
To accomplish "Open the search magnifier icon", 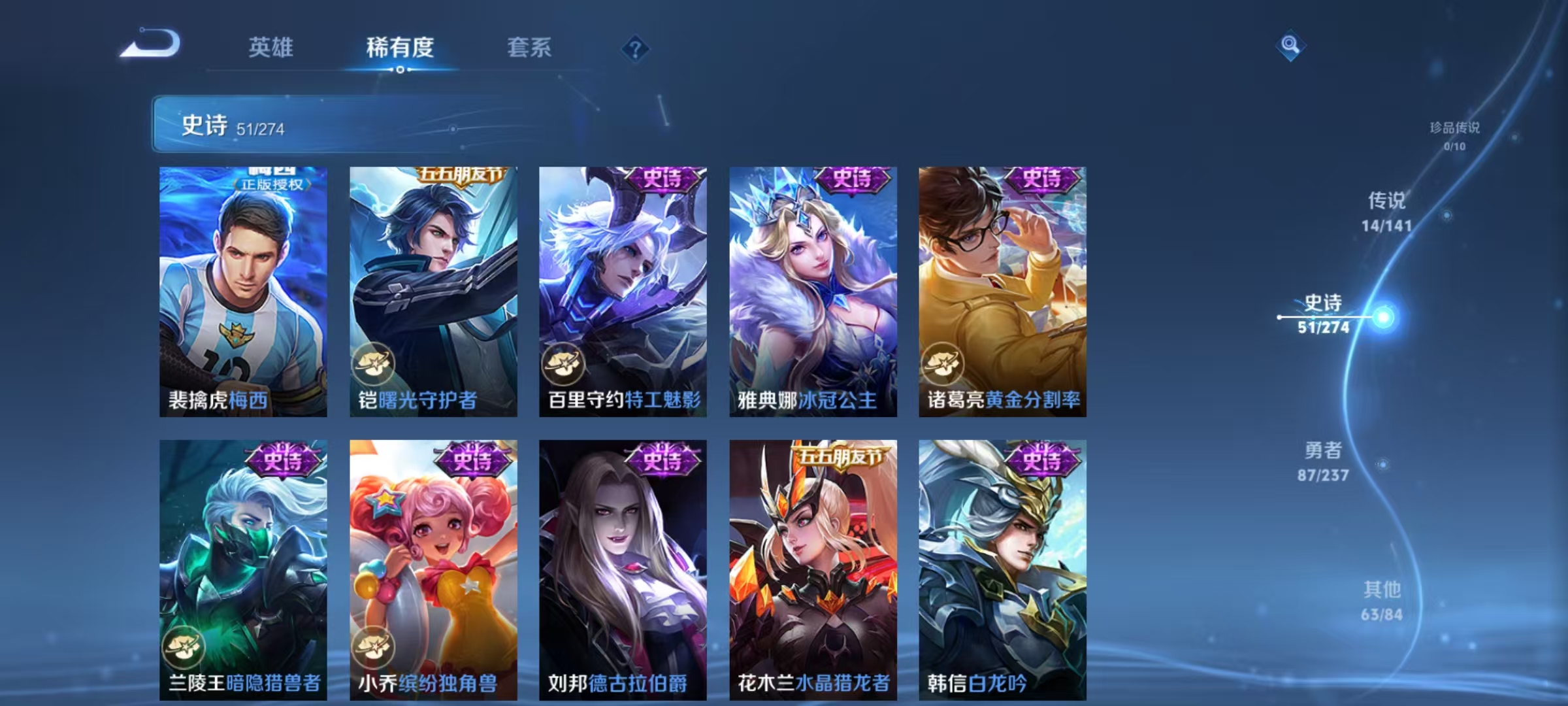I will (x=1290, y=46).
